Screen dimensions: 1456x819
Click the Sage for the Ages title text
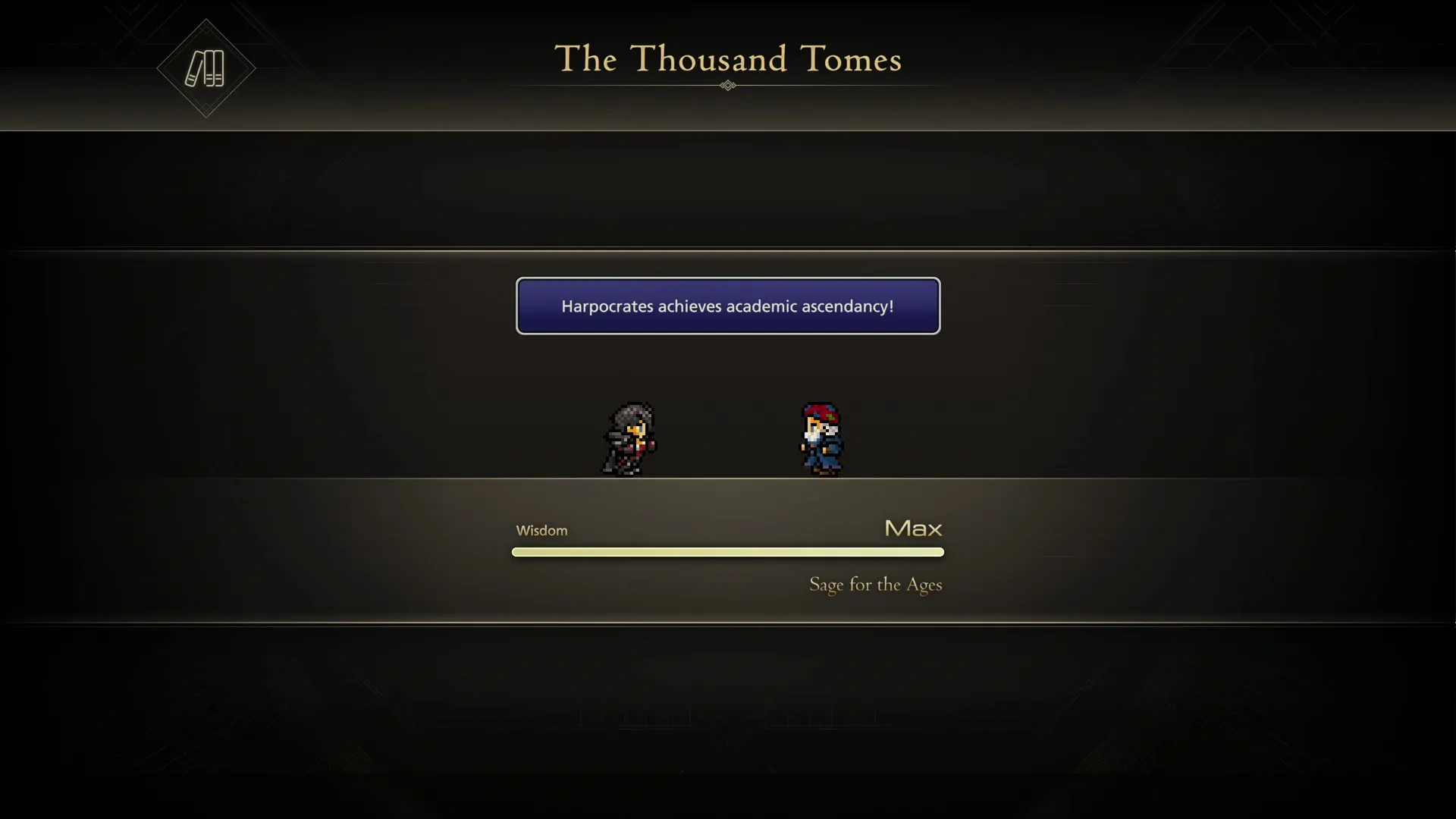point(875,585)
